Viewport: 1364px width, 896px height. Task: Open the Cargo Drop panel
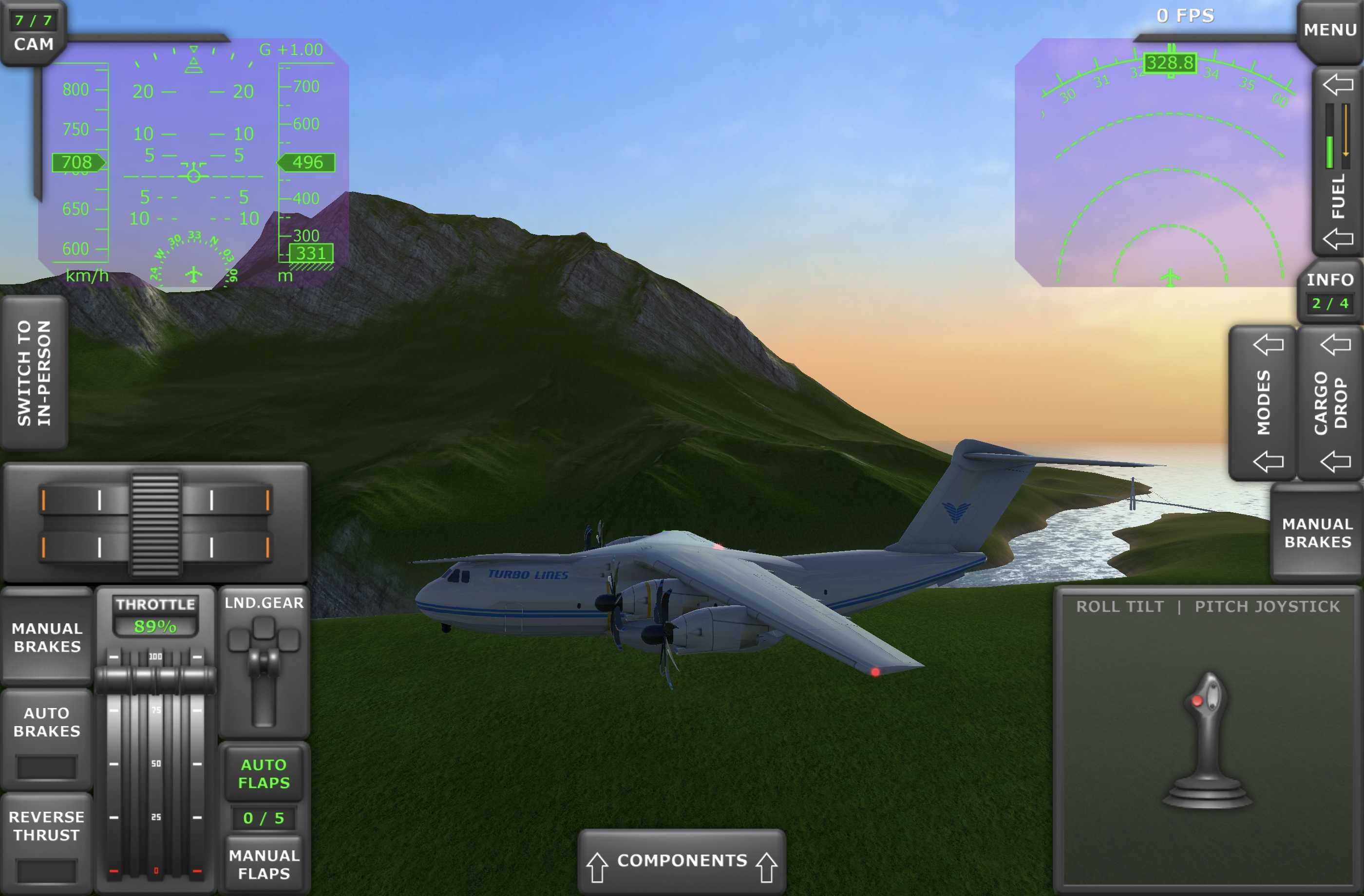coord(1330,403)
